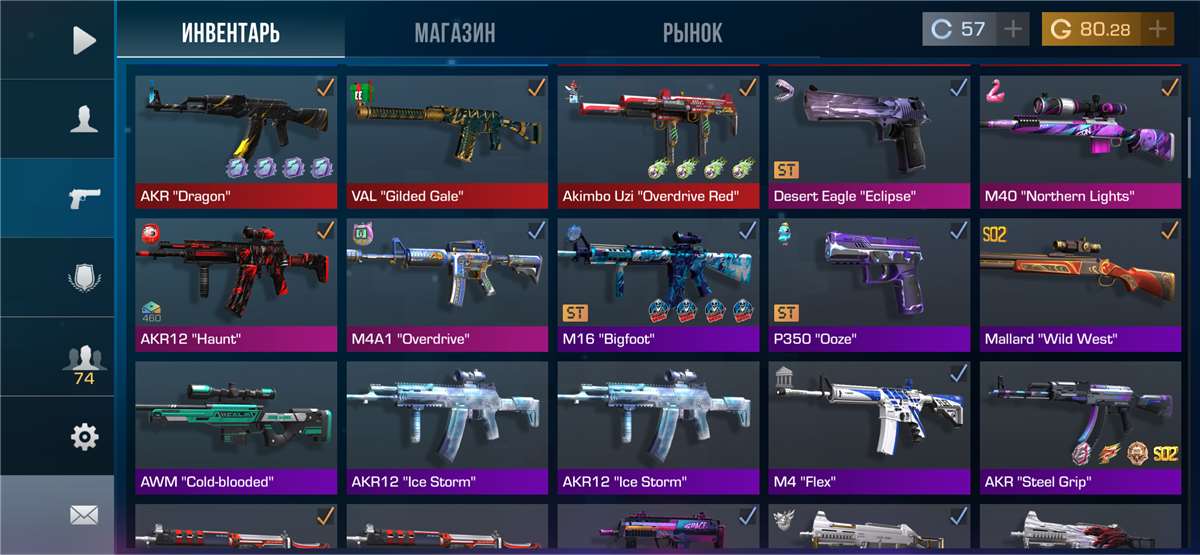Viewport: 1200px width, 555px height.
Task: Choose the AKR12 "Haunt" skin
Action: 235,283
